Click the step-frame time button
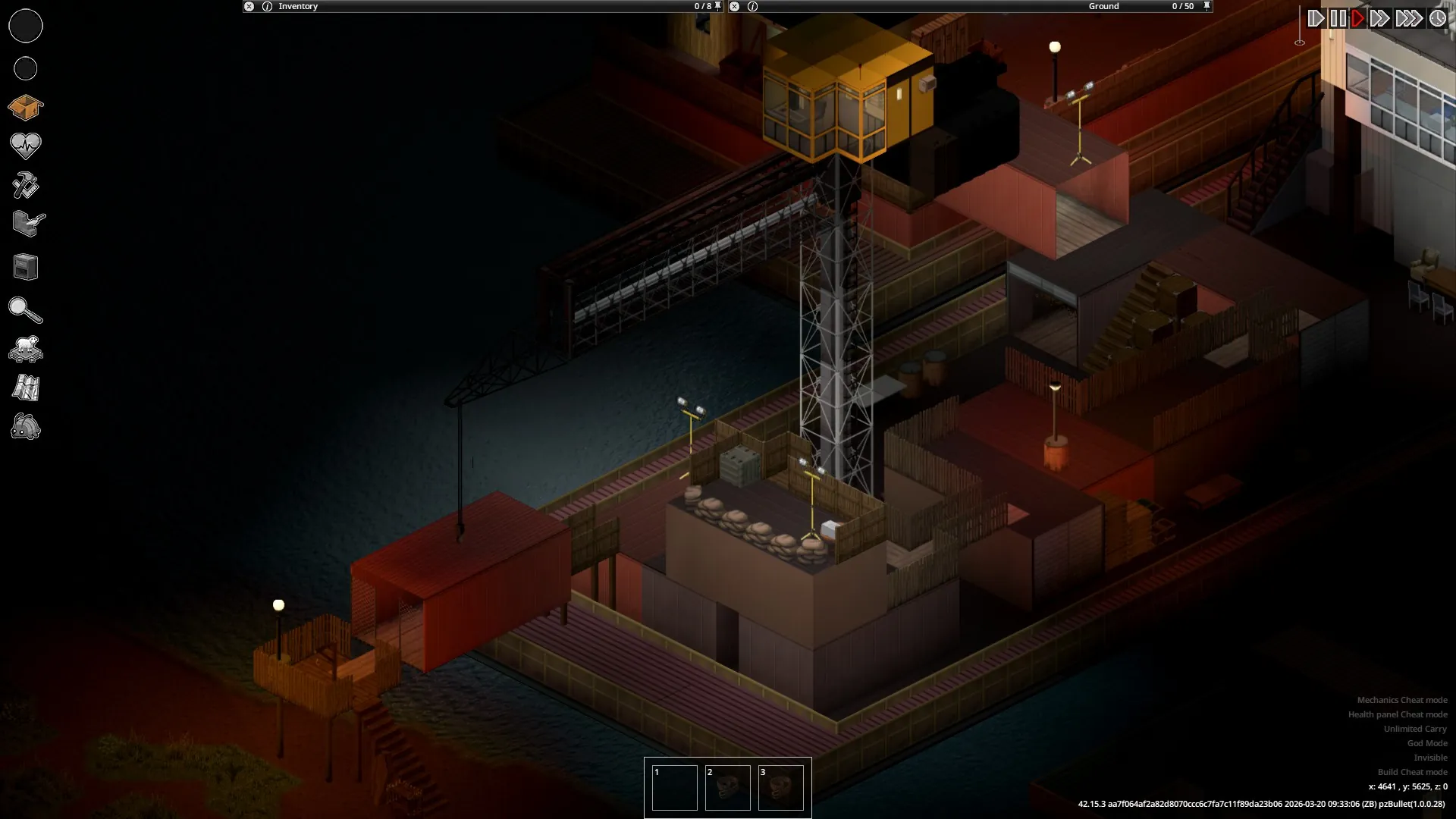This screenshot has height=819, width=1456. (x=1316, y=18)
